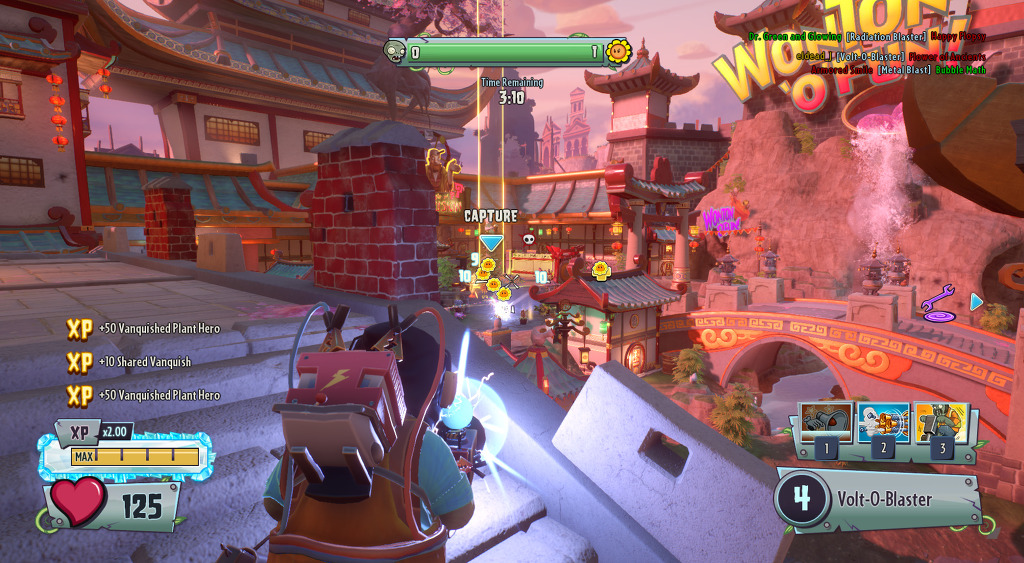Image resolution: width=1024 pixels, height=563 pixels.
Task: Activate the sonic megaphone ability in slot 1
Action: pos(826,423)
